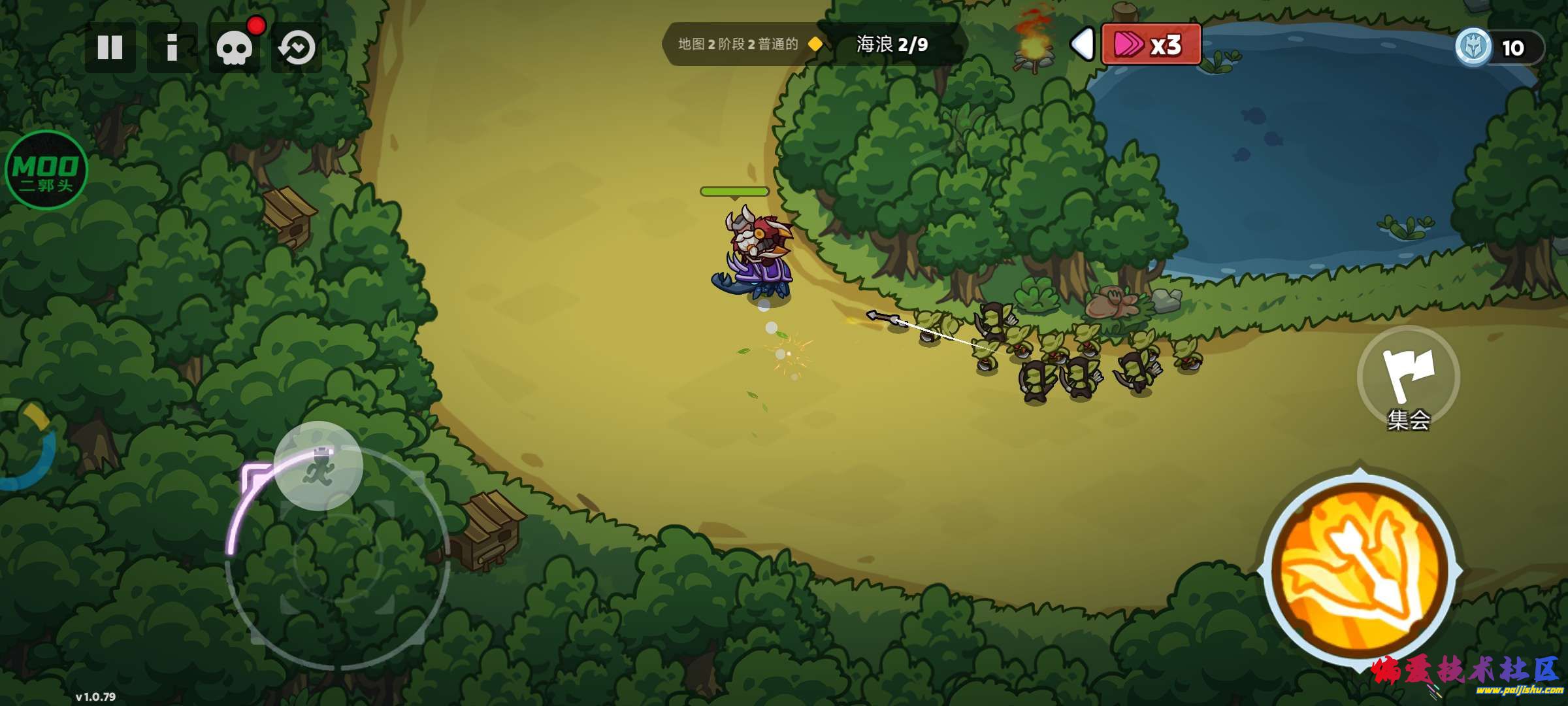This screenshot has height=706, width=1568.
Task: Pause the game
Action: point(110,47)
